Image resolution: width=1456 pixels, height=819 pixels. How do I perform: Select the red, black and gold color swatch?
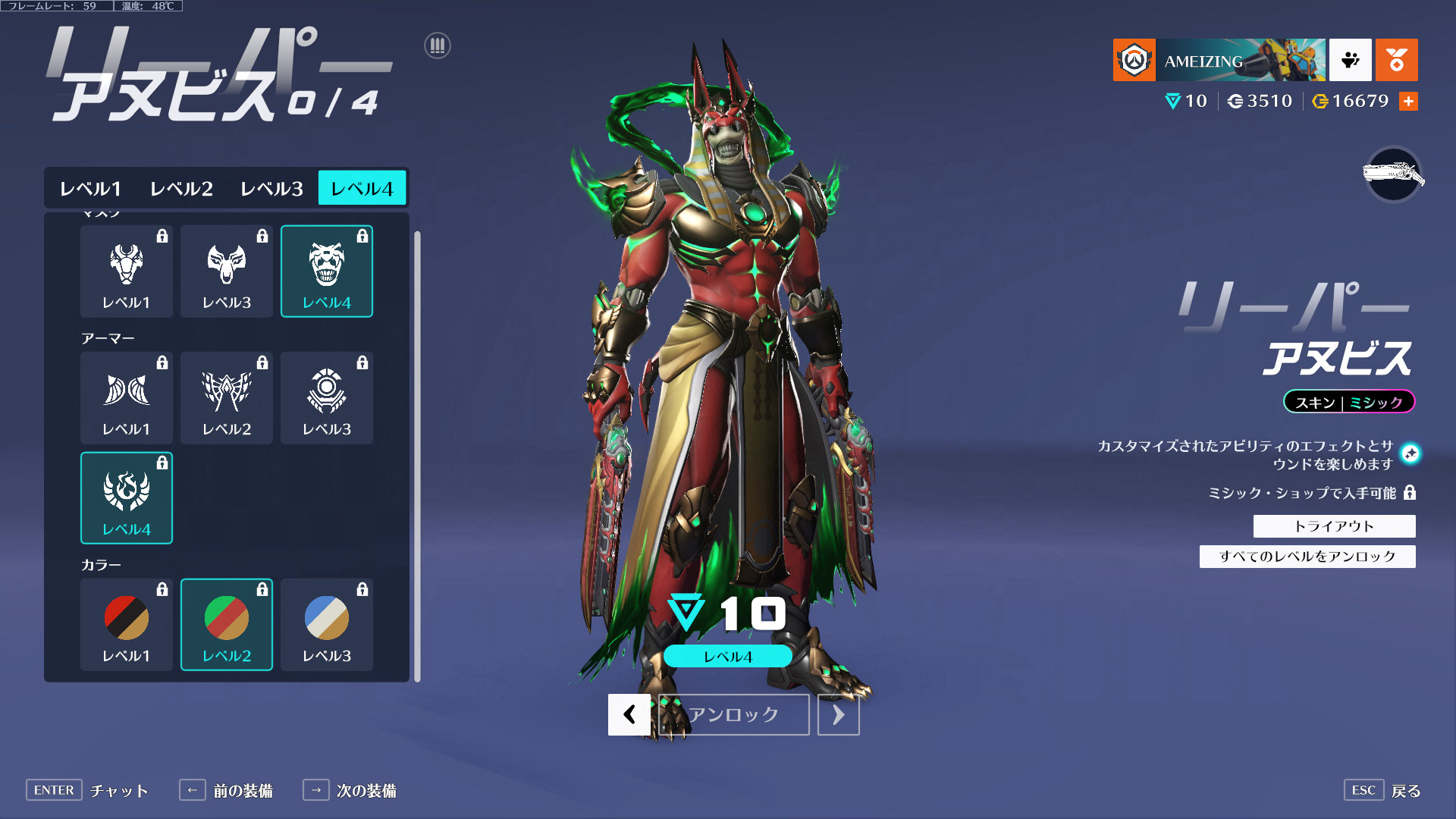tap(127, 624)
